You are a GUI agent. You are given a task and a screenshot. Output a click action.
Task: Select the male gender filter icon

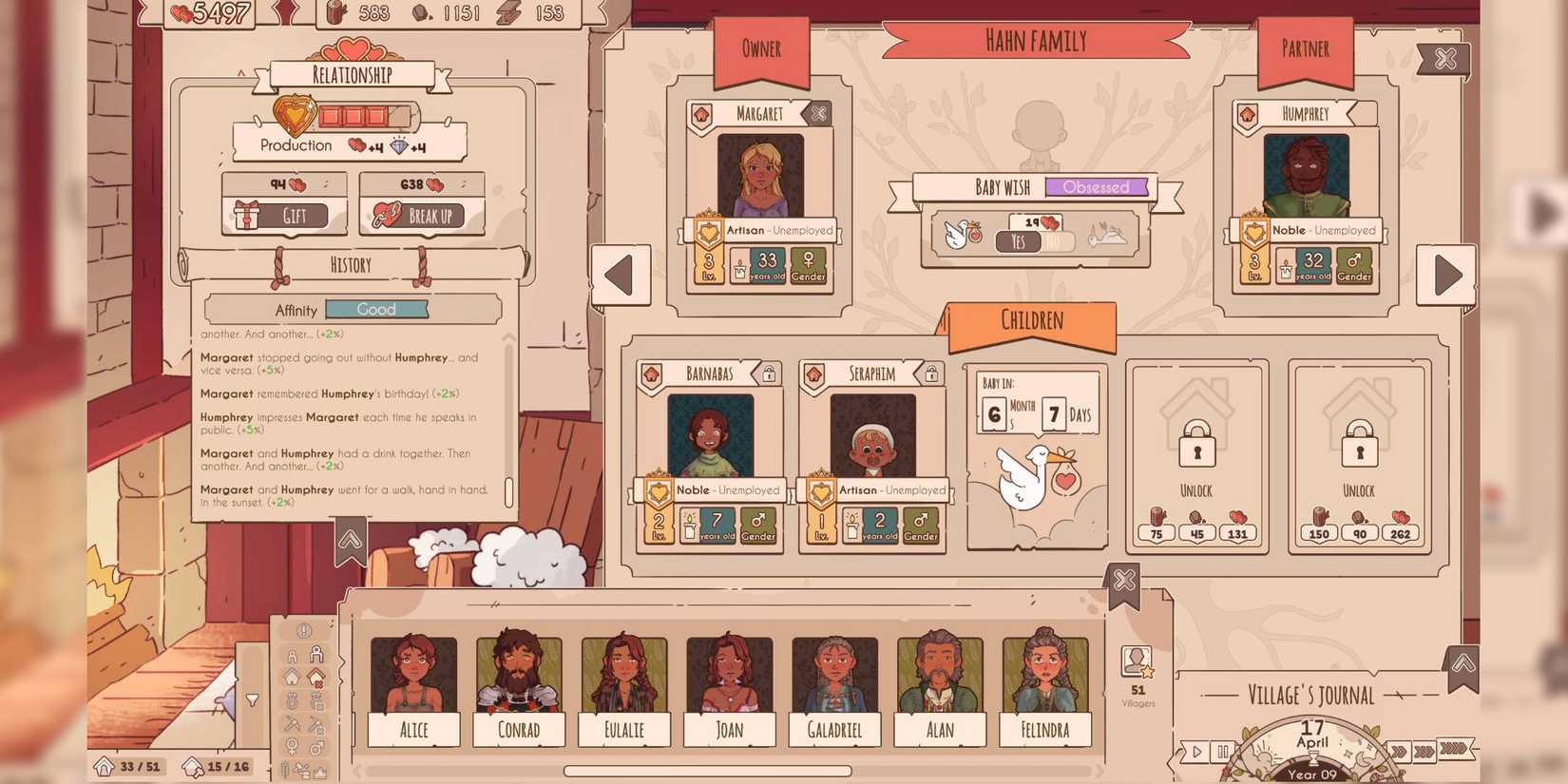tap(316, 747)
